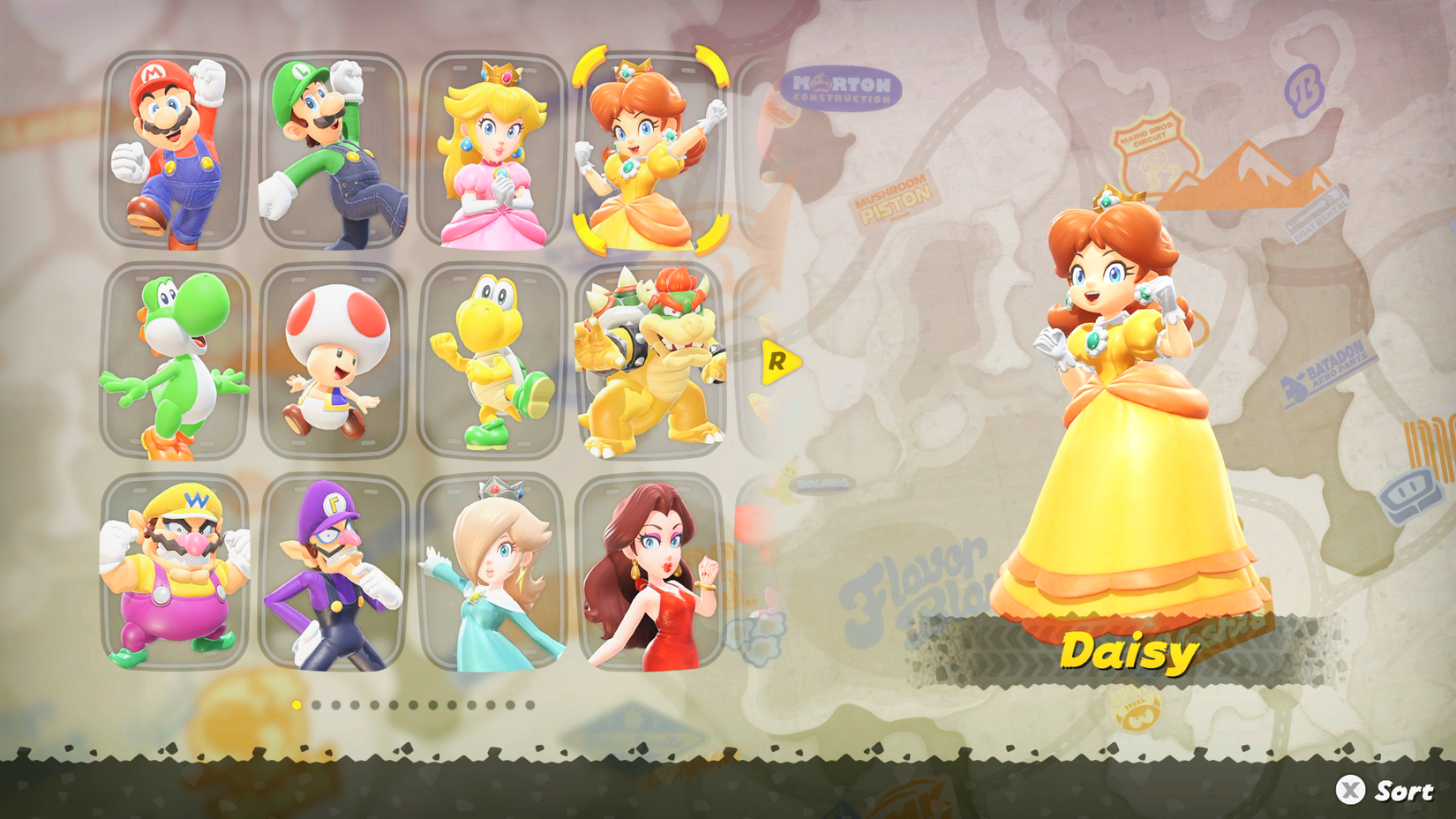Select Koopa Troopa's portrait
The height and width of the screenshot is (819, 1456).
[490, 362]
